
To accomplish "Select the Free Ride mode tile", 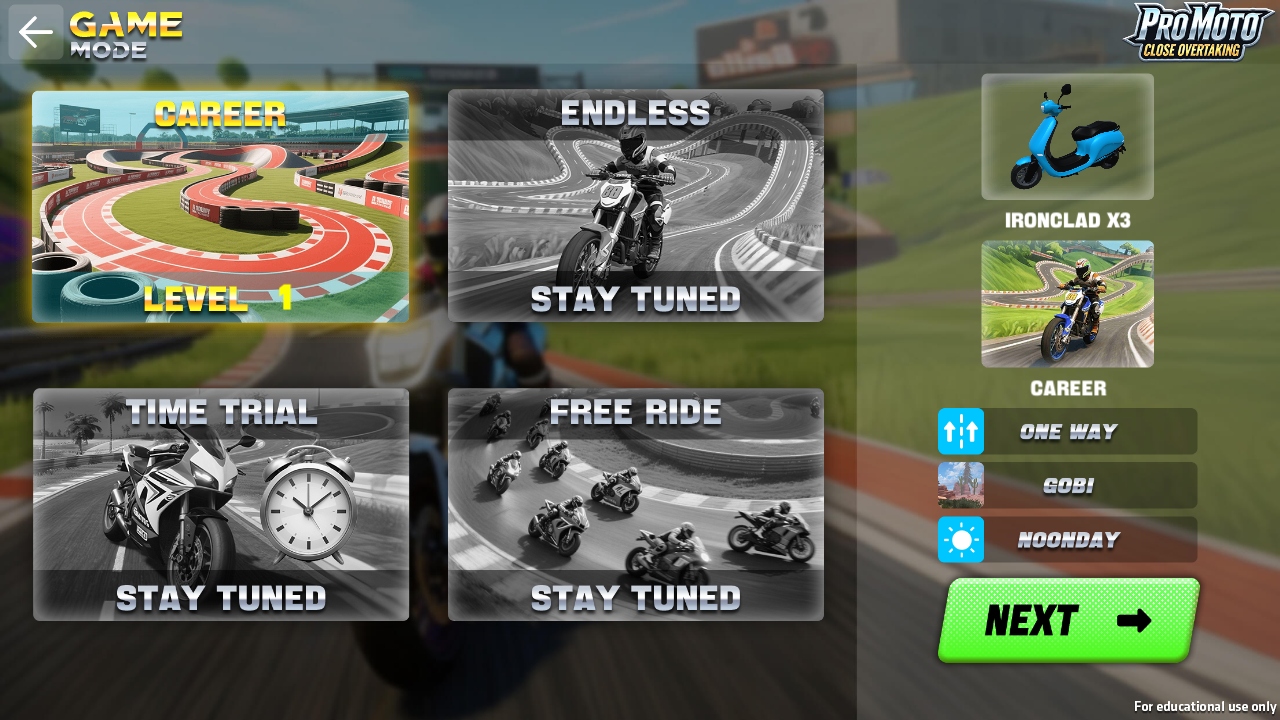I will (636, 504).
